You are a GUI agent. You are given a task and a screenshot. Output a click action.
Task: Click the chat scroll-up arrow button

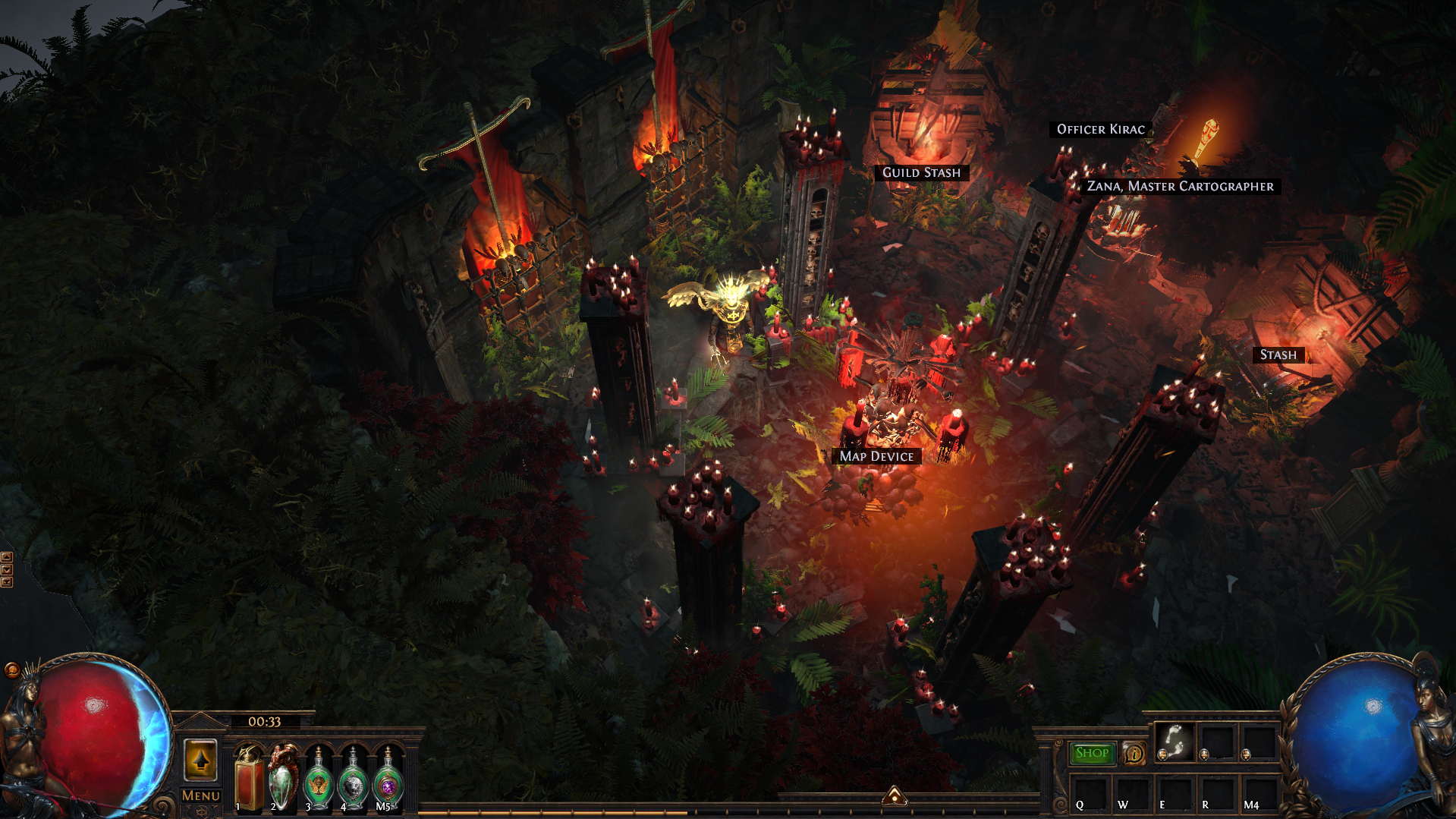(x=7, y=558)
